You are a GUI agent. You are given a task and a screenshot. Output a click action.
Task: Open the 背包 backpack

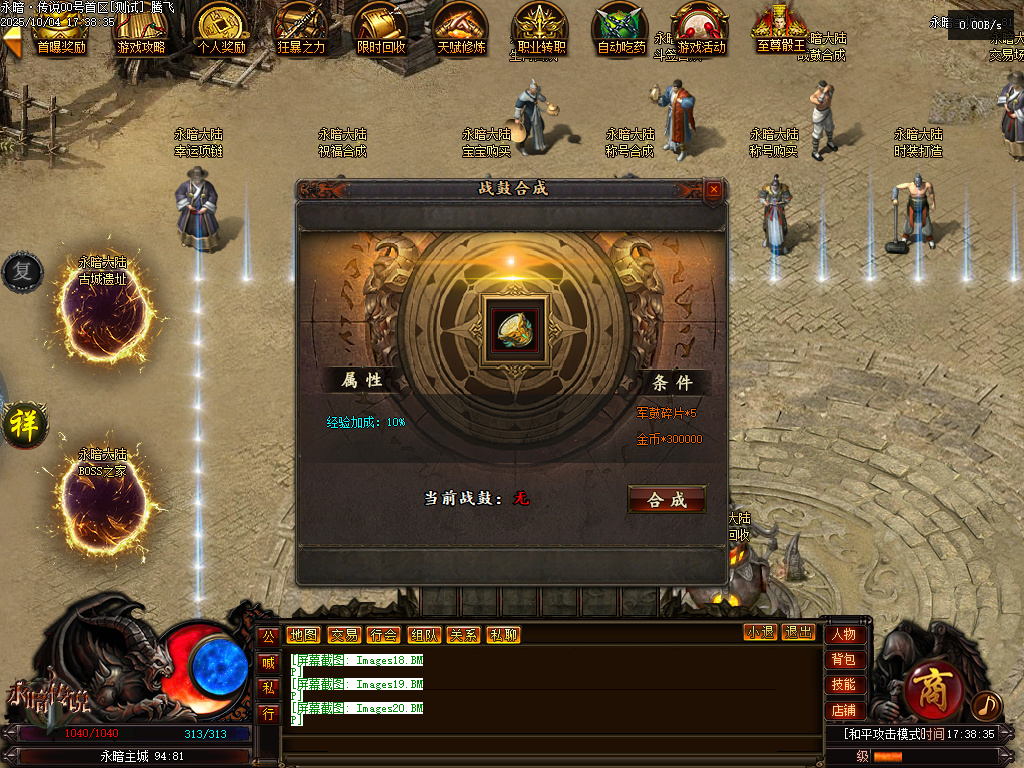point(843,659)
